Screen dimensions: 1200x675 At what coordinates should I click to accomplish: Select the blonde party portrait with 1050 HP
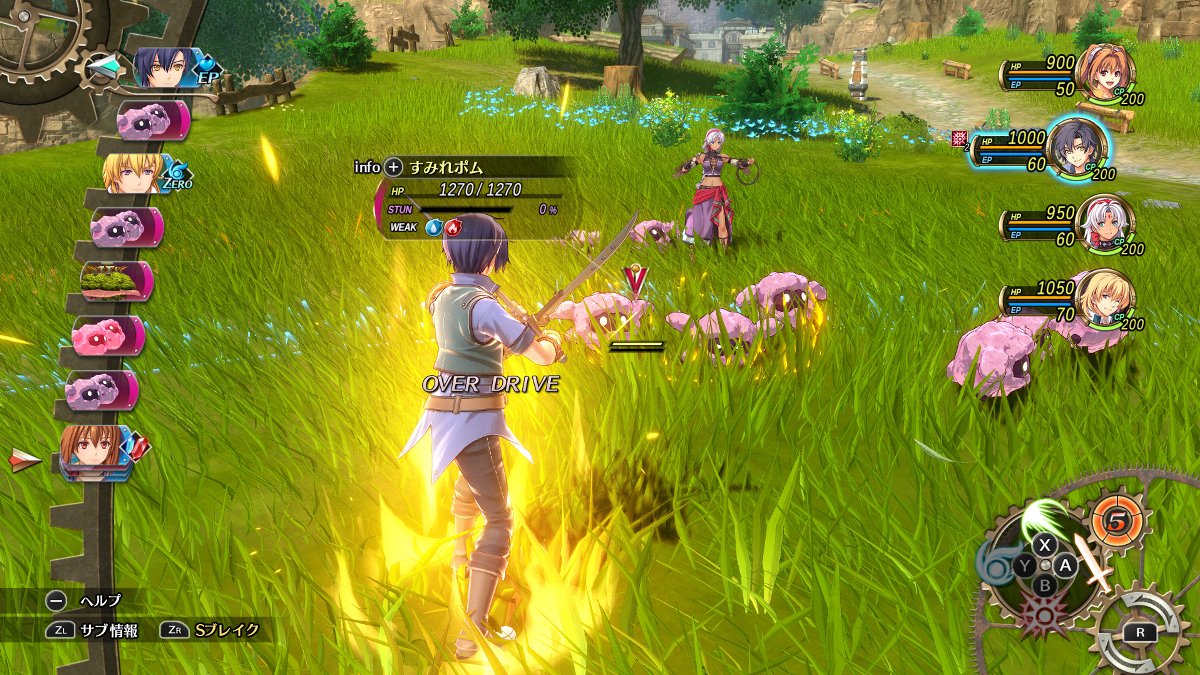pos(1105,300)
